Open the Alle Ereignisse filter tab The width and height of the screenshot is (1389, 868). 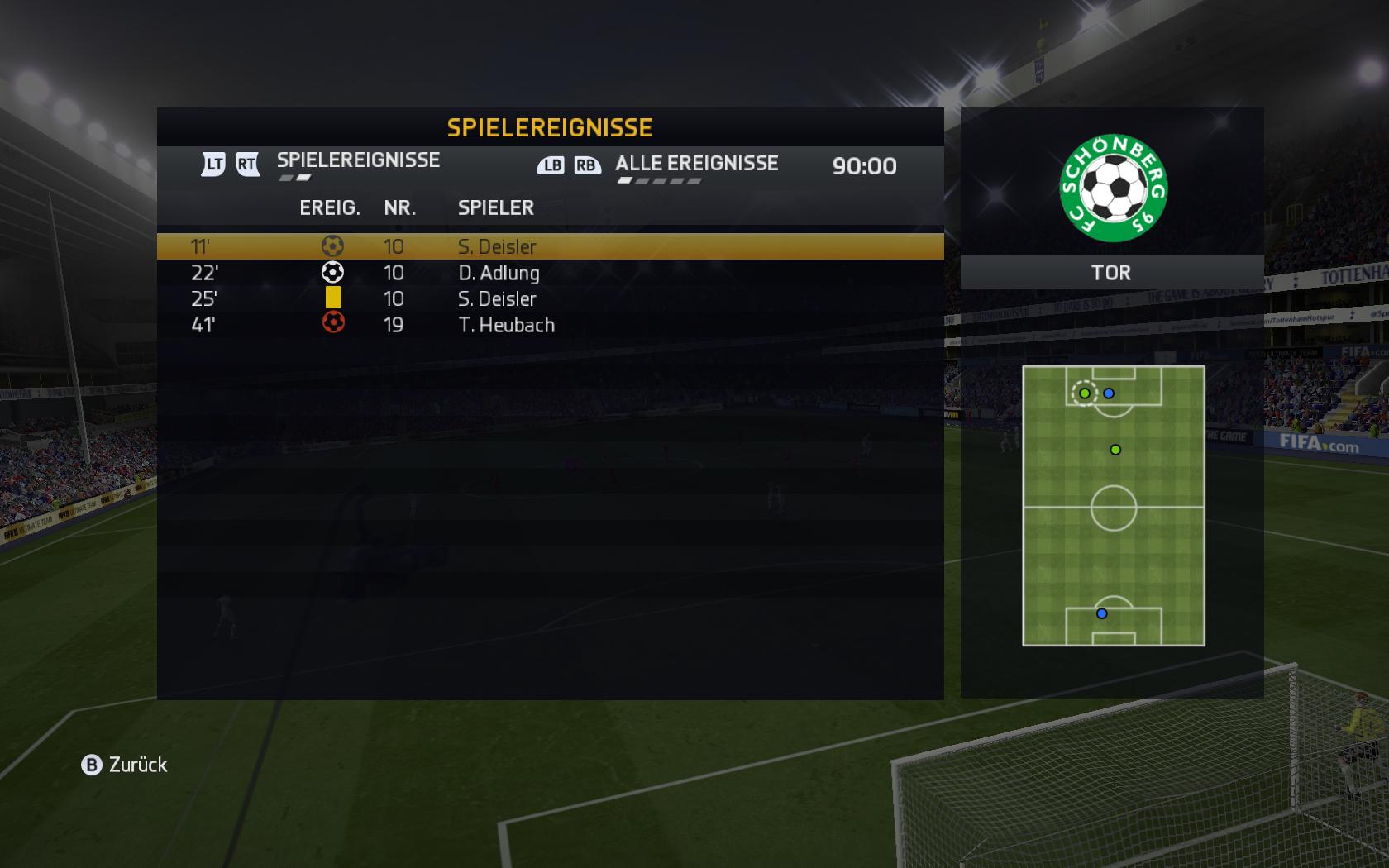pos(696,164)
